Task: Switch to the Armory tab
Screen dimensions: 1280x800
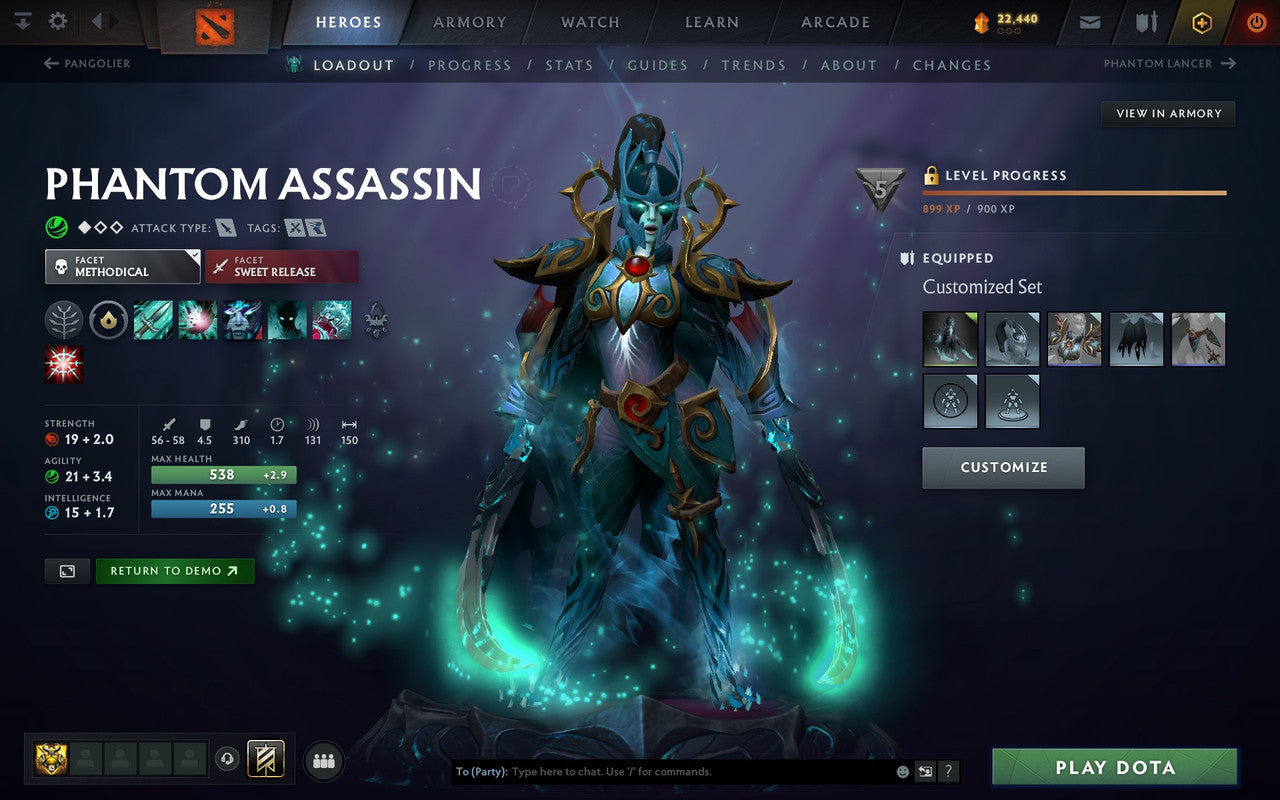Action: tap(469, 22)
